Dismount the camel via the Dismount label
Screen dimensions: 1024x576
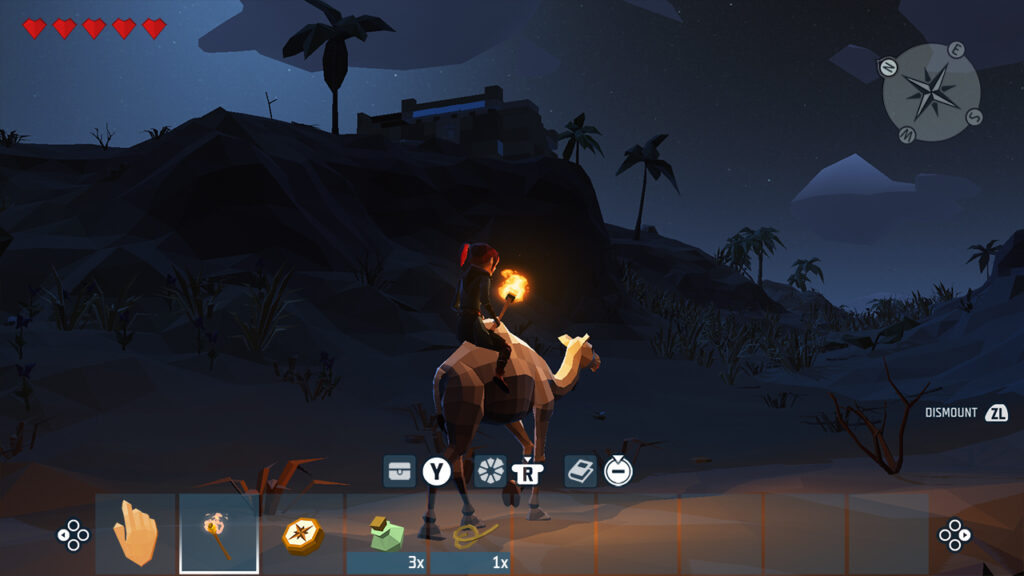point(950,412)
